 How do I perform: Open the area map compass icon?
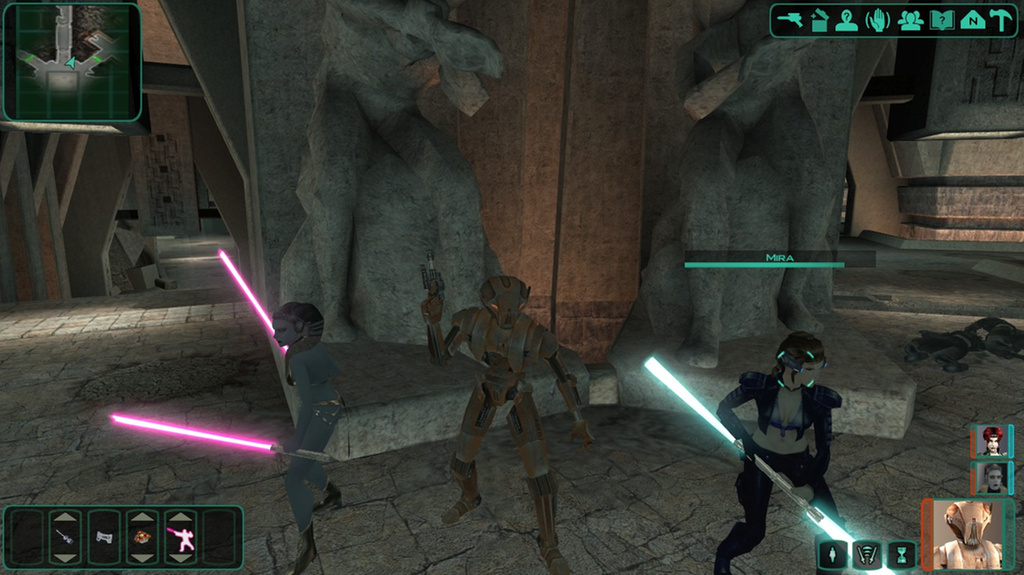[972, 21]
